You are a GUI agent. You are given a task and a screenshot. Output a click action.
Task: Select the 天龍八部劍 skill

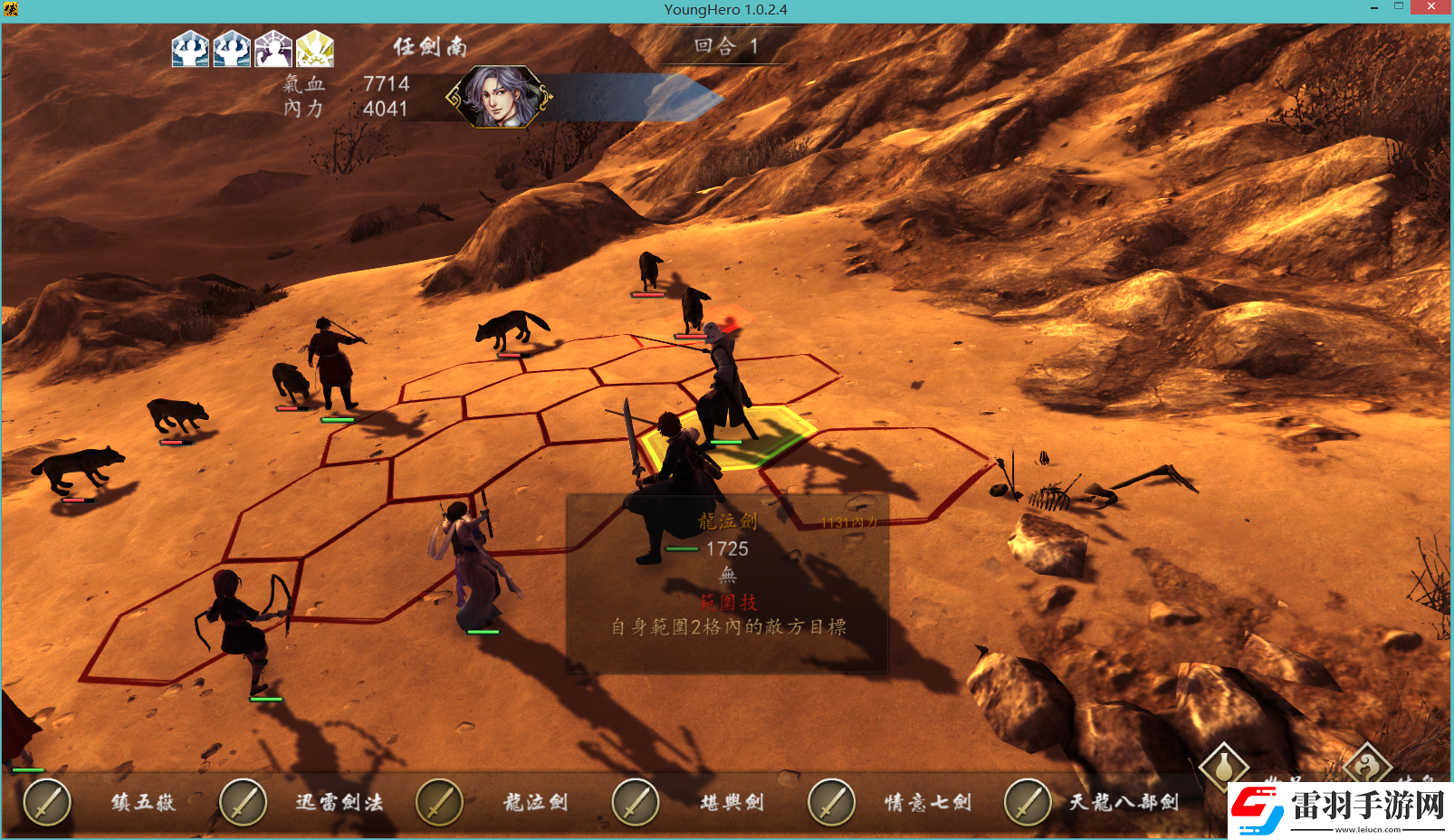(x=1028, y=802)
